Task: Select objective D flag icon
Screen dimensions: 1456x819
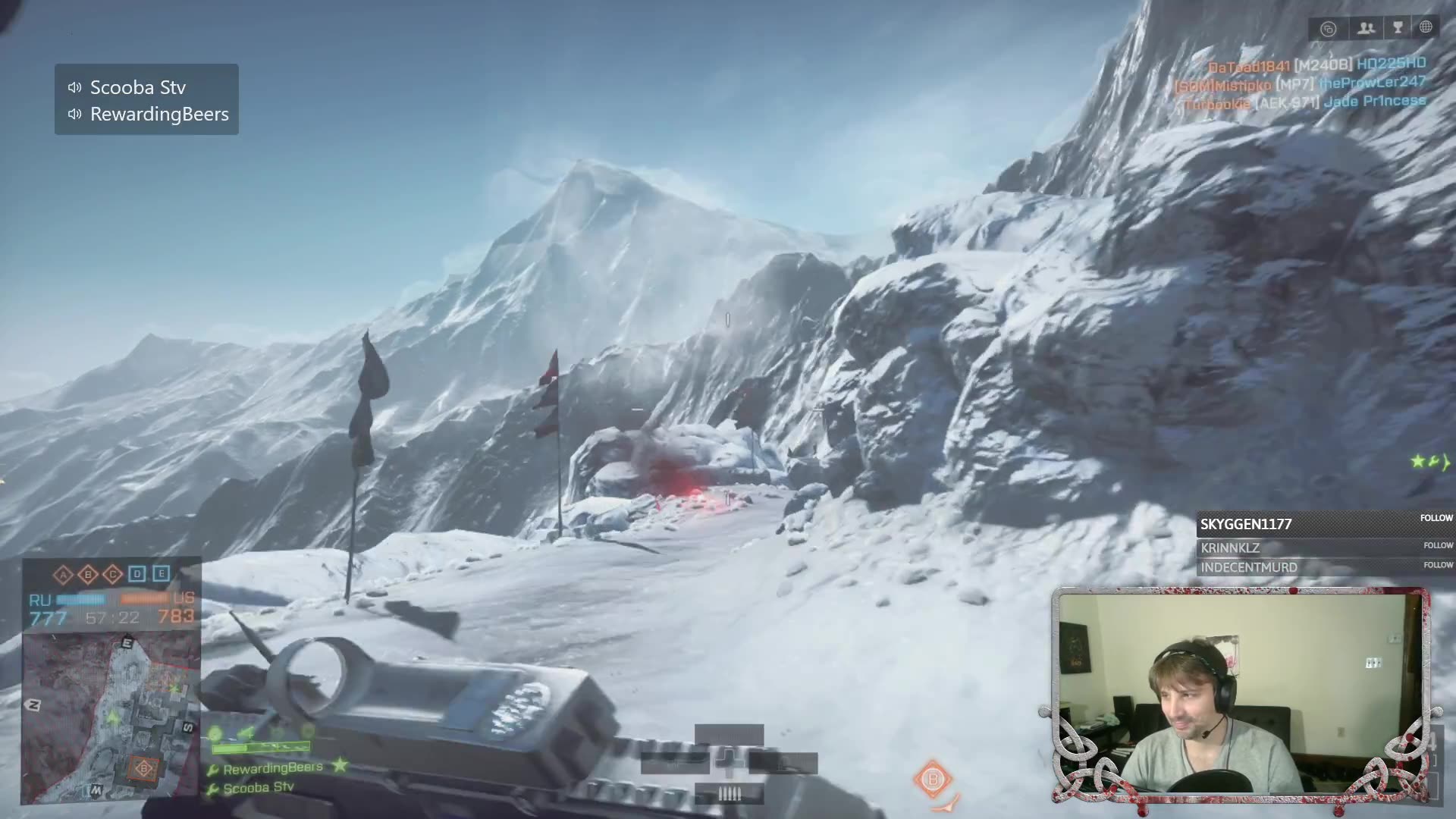Action: click(x=136, y=574)
